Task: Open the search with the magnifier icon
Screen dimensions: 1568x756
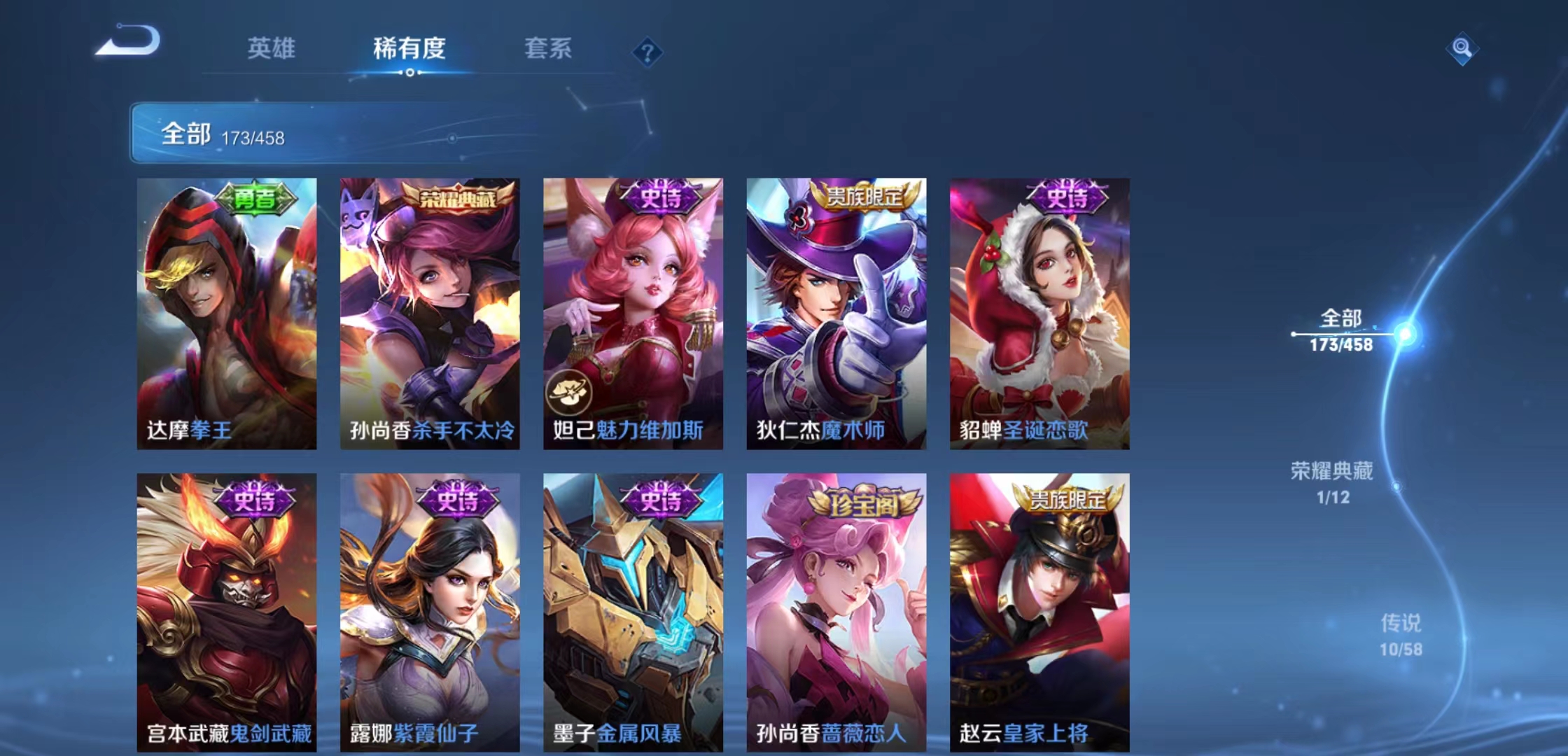Action: [1464, 49]
